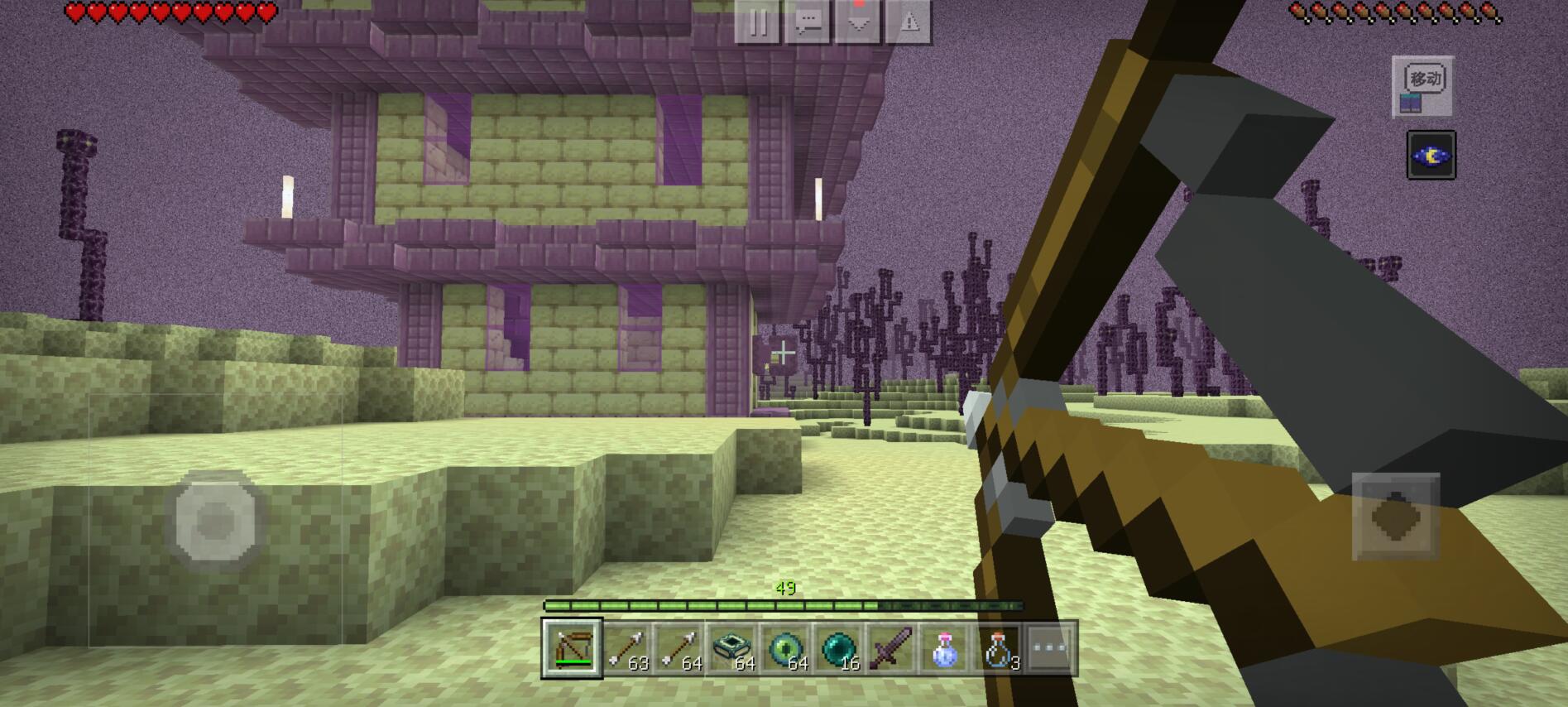This screenshot has height=707, width=1568.
Task: Select the pink-capped potion slot
Action: click(944, 648)
